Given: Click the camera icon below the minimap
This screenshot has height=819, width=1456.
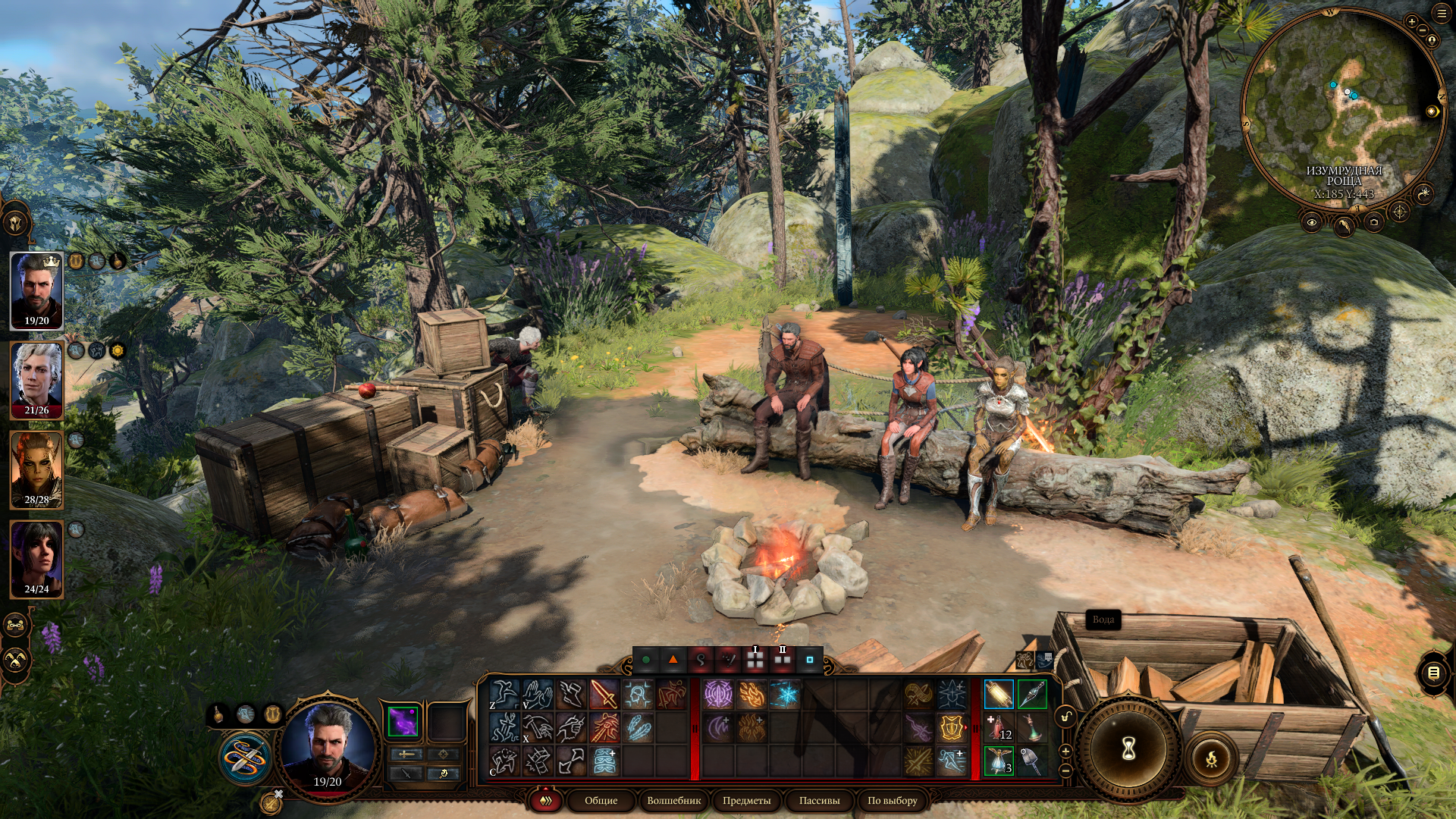Looking at the screenshot, I should point(1374,222).
